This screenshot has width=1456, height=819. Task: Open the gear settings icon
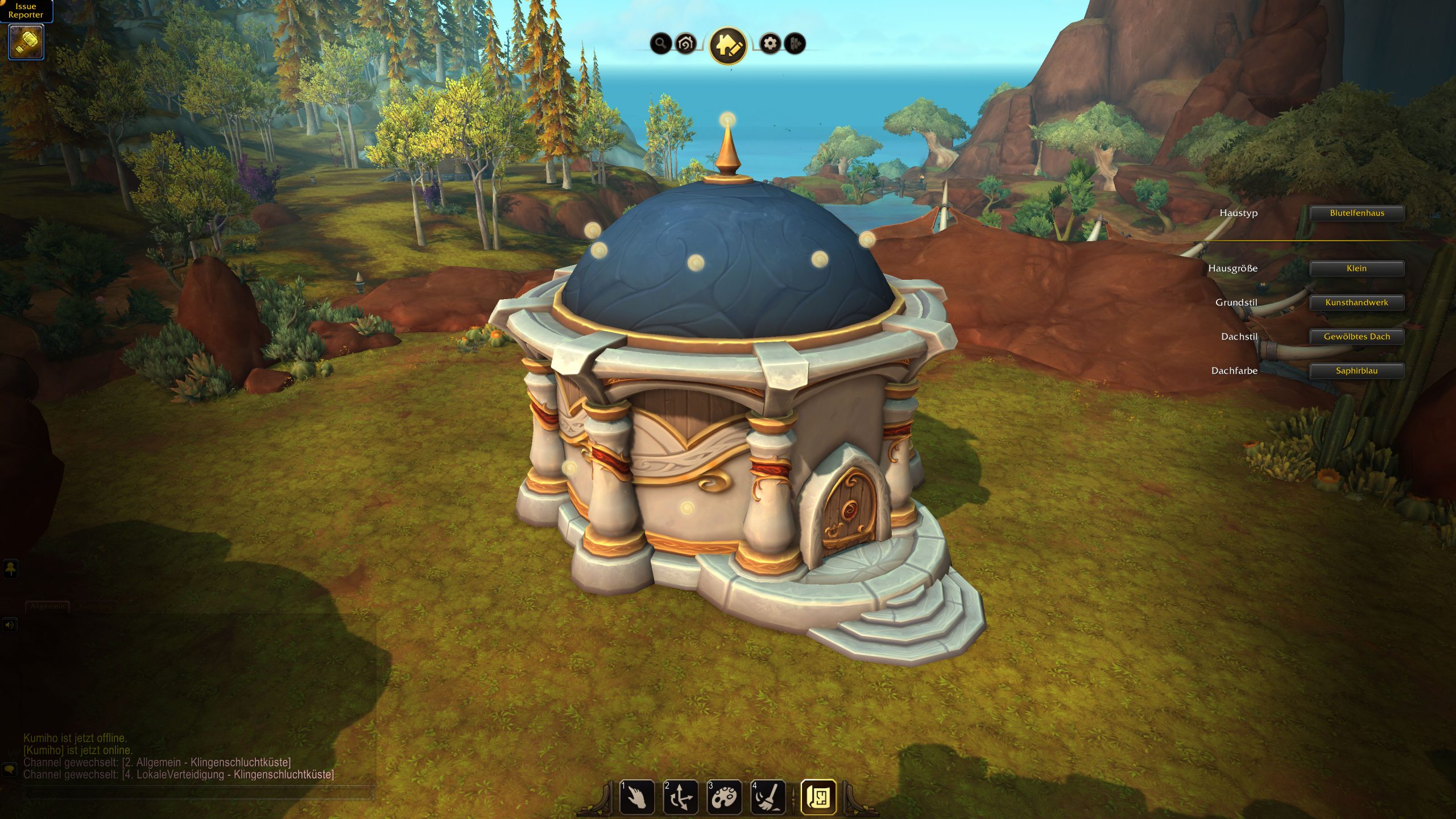point(770,43)
